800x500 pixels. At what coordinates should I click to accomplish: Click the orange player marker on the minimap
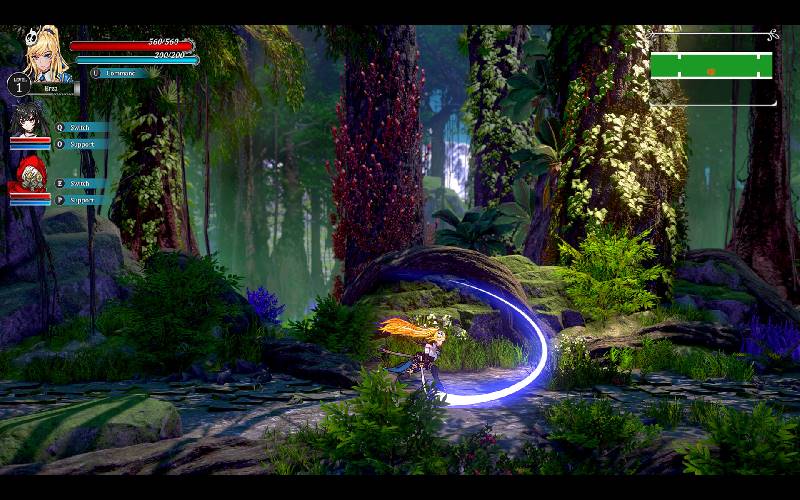[x=711, y=71]
